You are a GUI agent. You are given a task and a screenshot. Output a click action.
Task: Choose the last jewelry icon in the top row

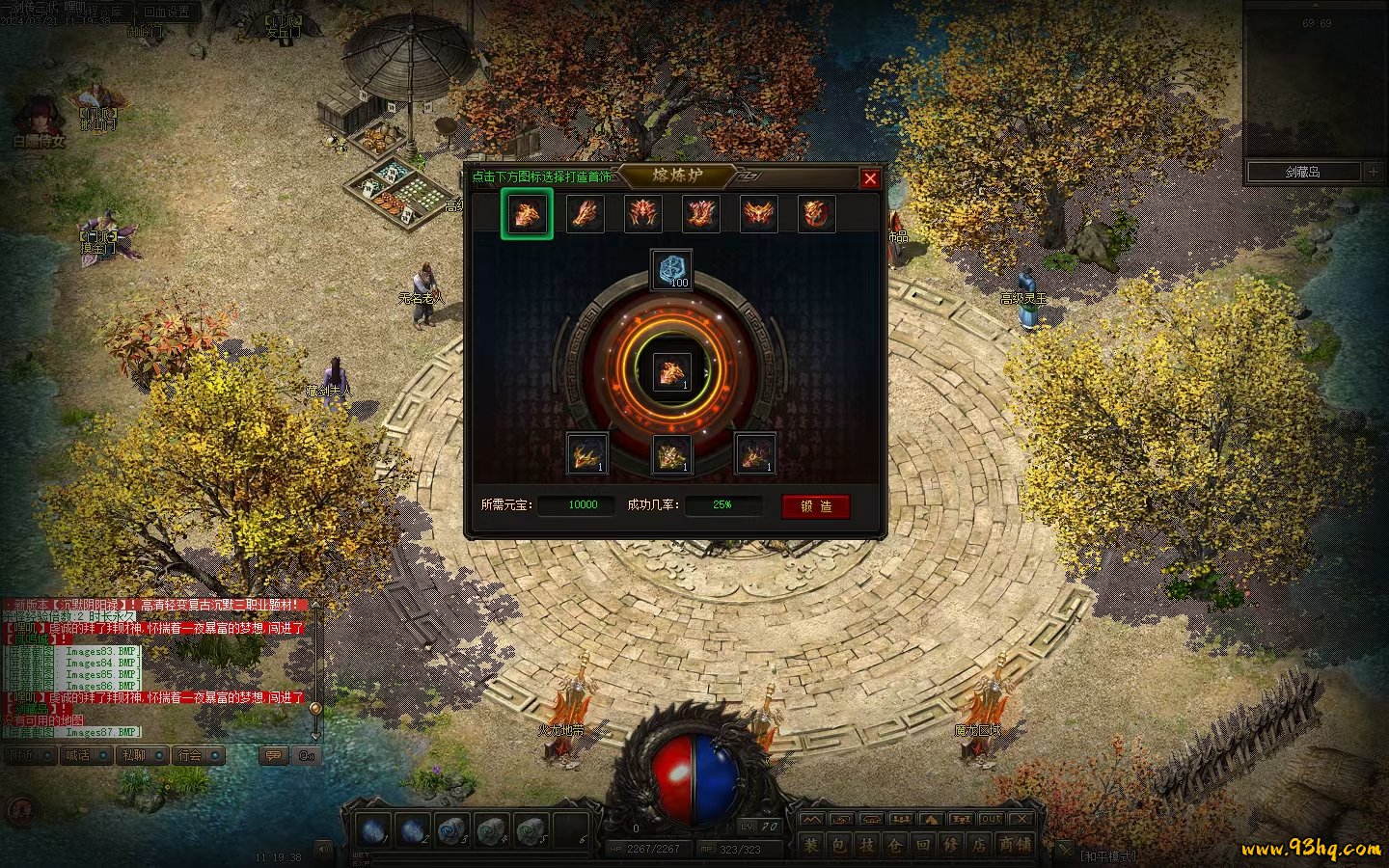pyautogui.click(x=816, y=213)
